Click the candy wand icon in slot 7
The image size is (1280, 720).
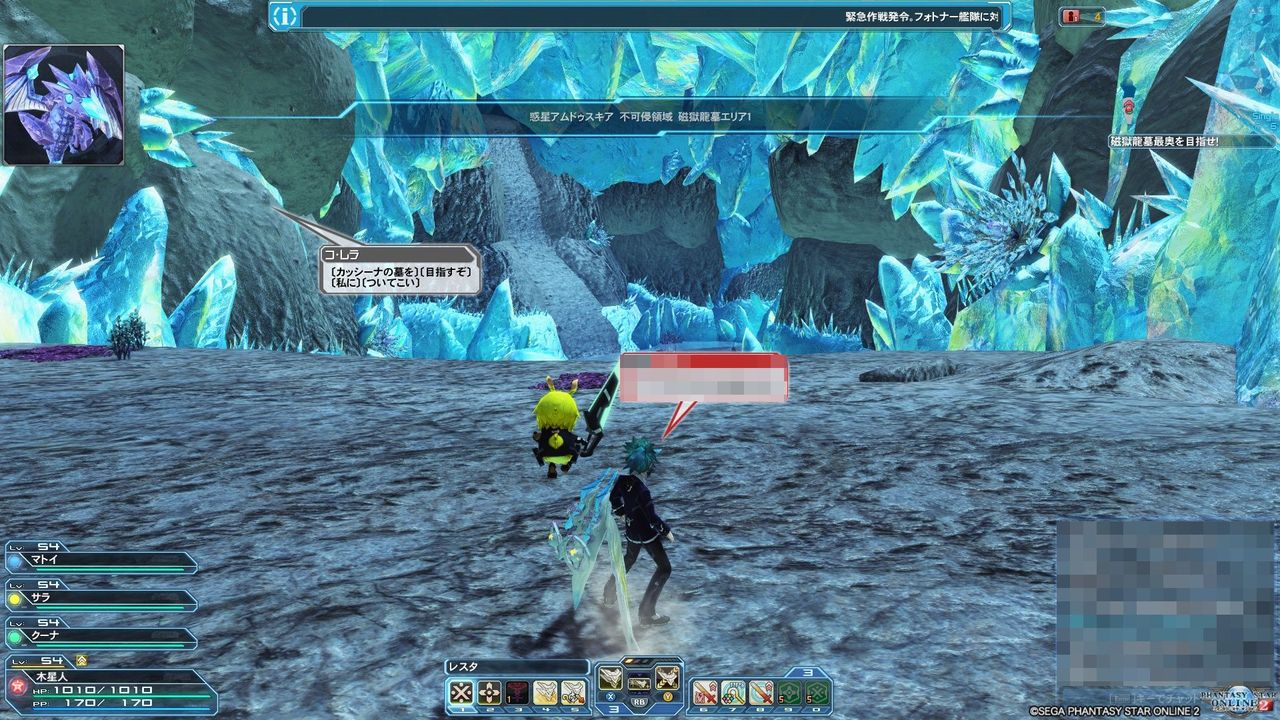click(x=731, y=692)
